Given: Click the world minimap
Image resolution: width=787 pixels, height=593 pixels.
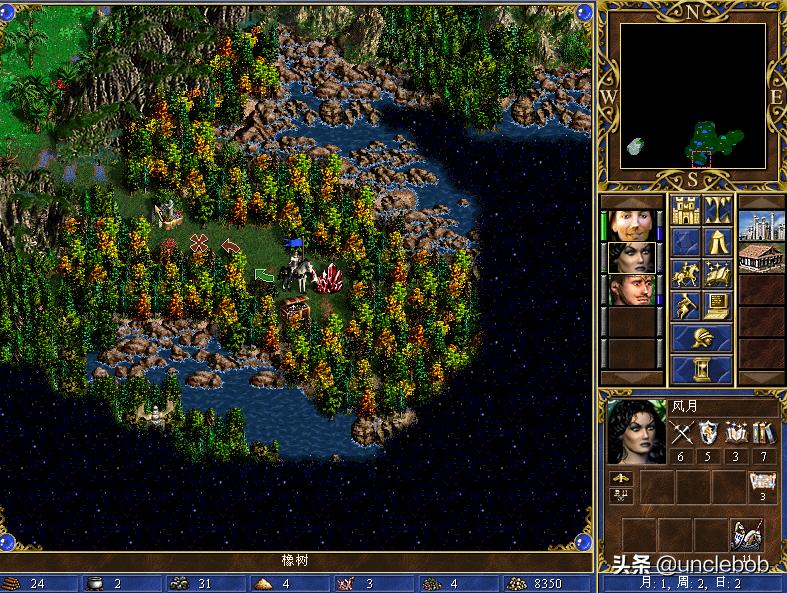Looking at the screenshot, I should [x=692, y=96].
